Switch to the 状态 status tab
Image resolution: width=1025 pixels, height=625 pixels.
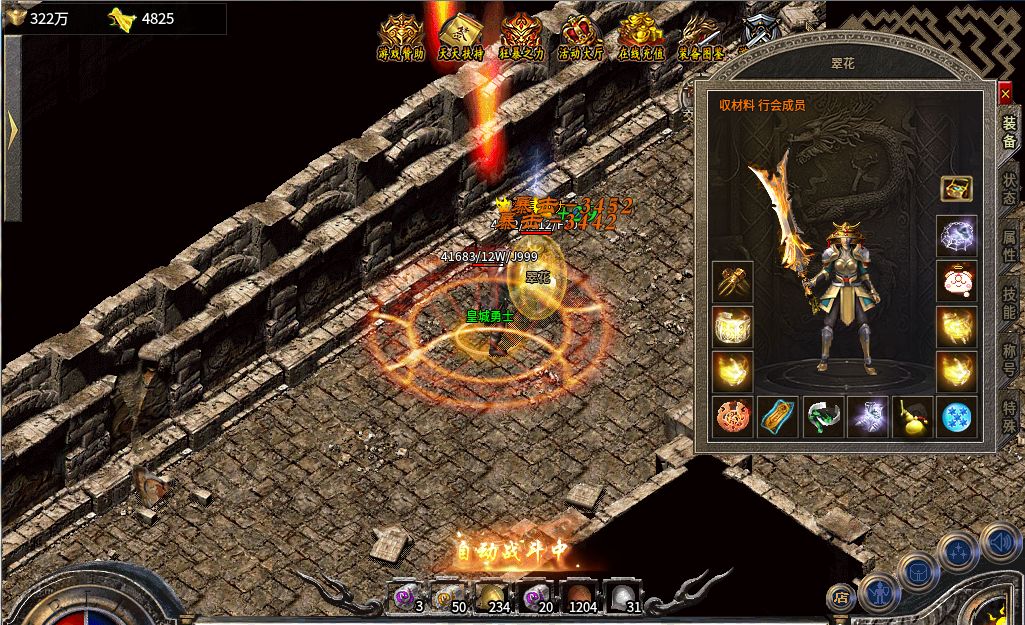click(x=1009, y=186)
